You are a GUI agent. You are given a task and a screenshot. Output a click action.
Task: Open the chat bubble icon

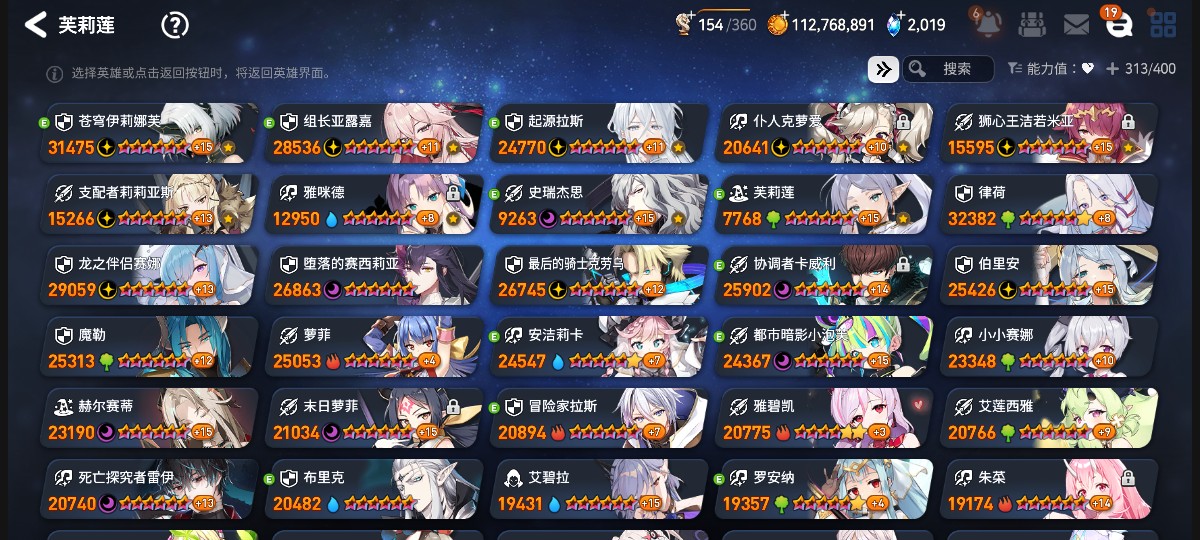point(1118,26)
